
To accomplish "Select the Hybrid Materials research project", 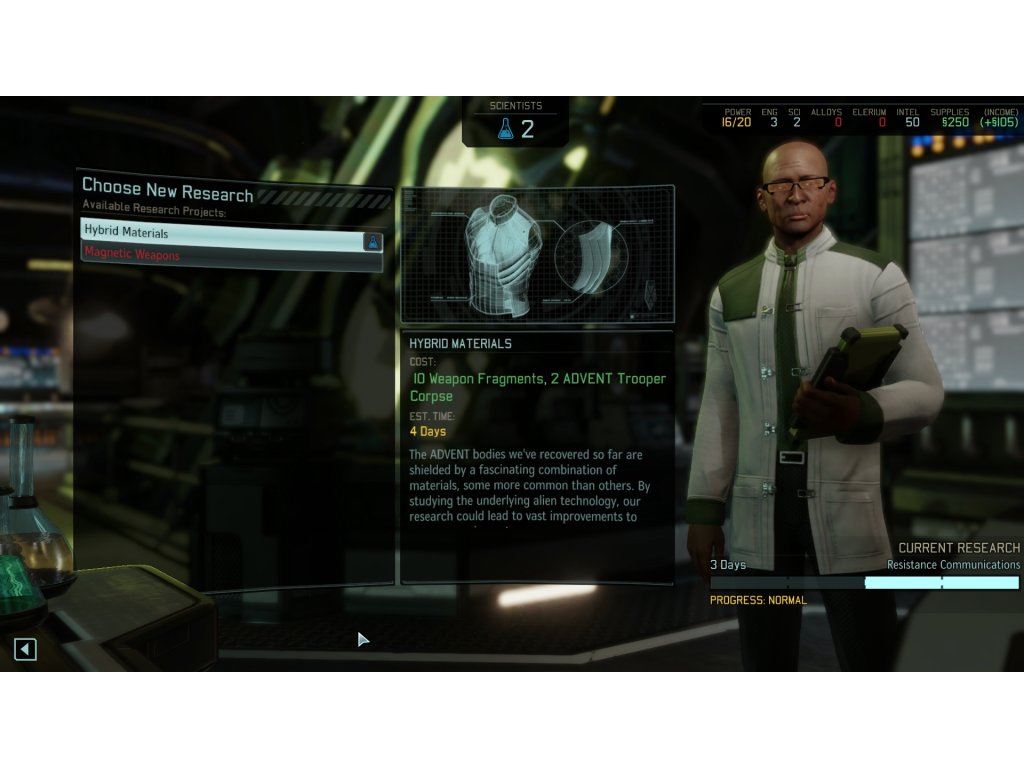I will (222, 233).
